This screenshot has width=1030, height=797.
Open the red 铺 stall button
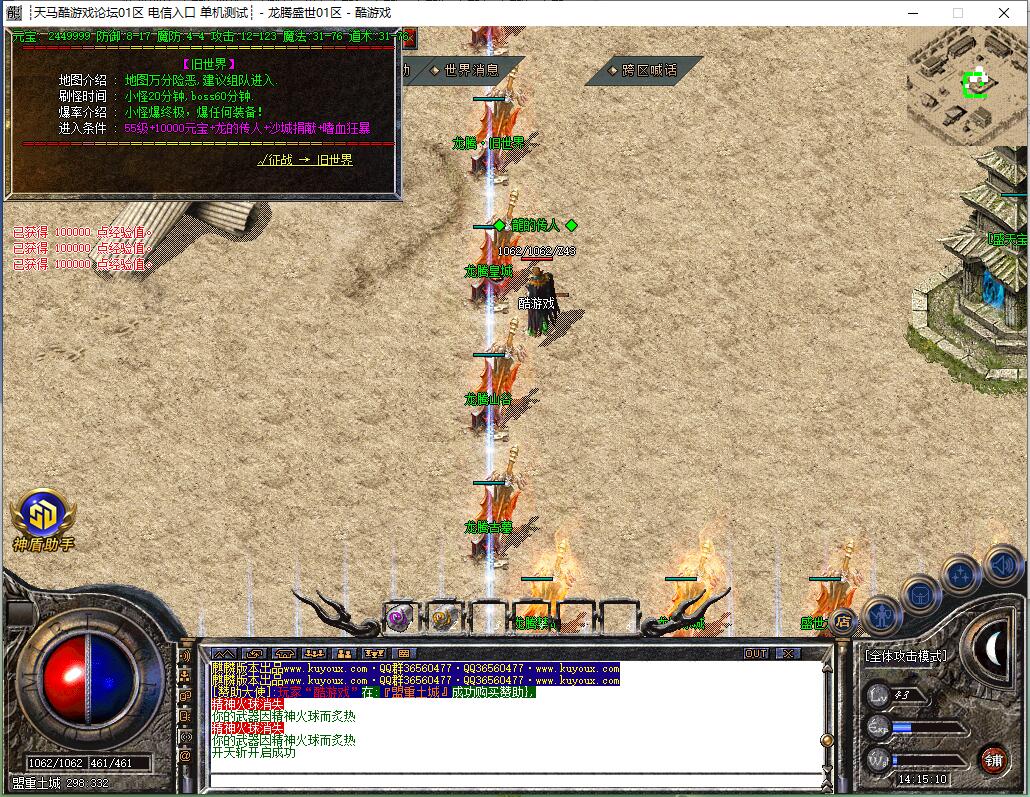coord(993,758)
